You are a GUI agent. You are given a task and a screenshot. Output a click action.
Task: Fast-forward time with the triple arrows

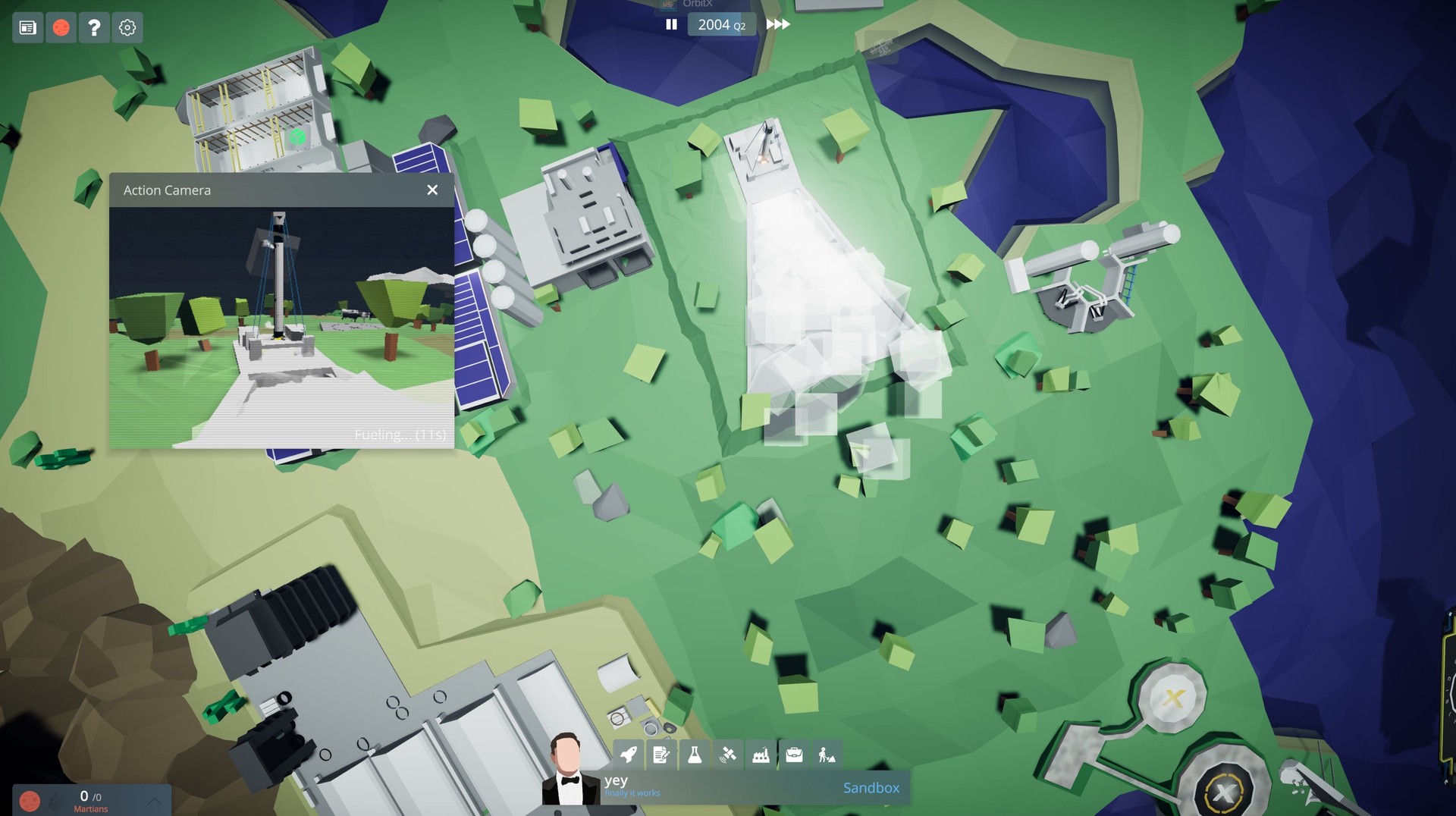pyautogui.click(x=777, y=24)
